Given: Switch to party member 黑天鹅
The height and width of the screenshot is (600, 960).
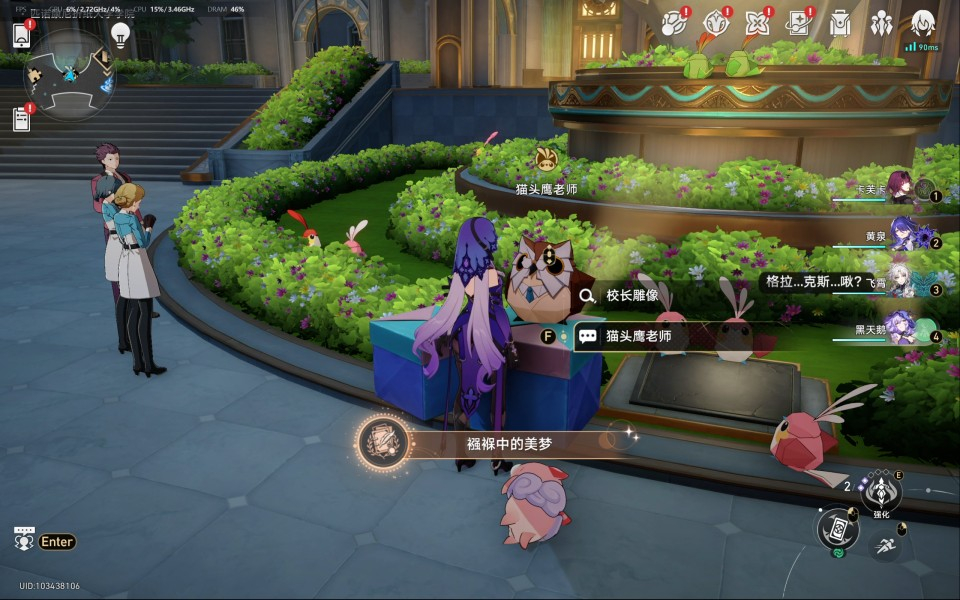Looking at the screenshot, I should (902, 330).
